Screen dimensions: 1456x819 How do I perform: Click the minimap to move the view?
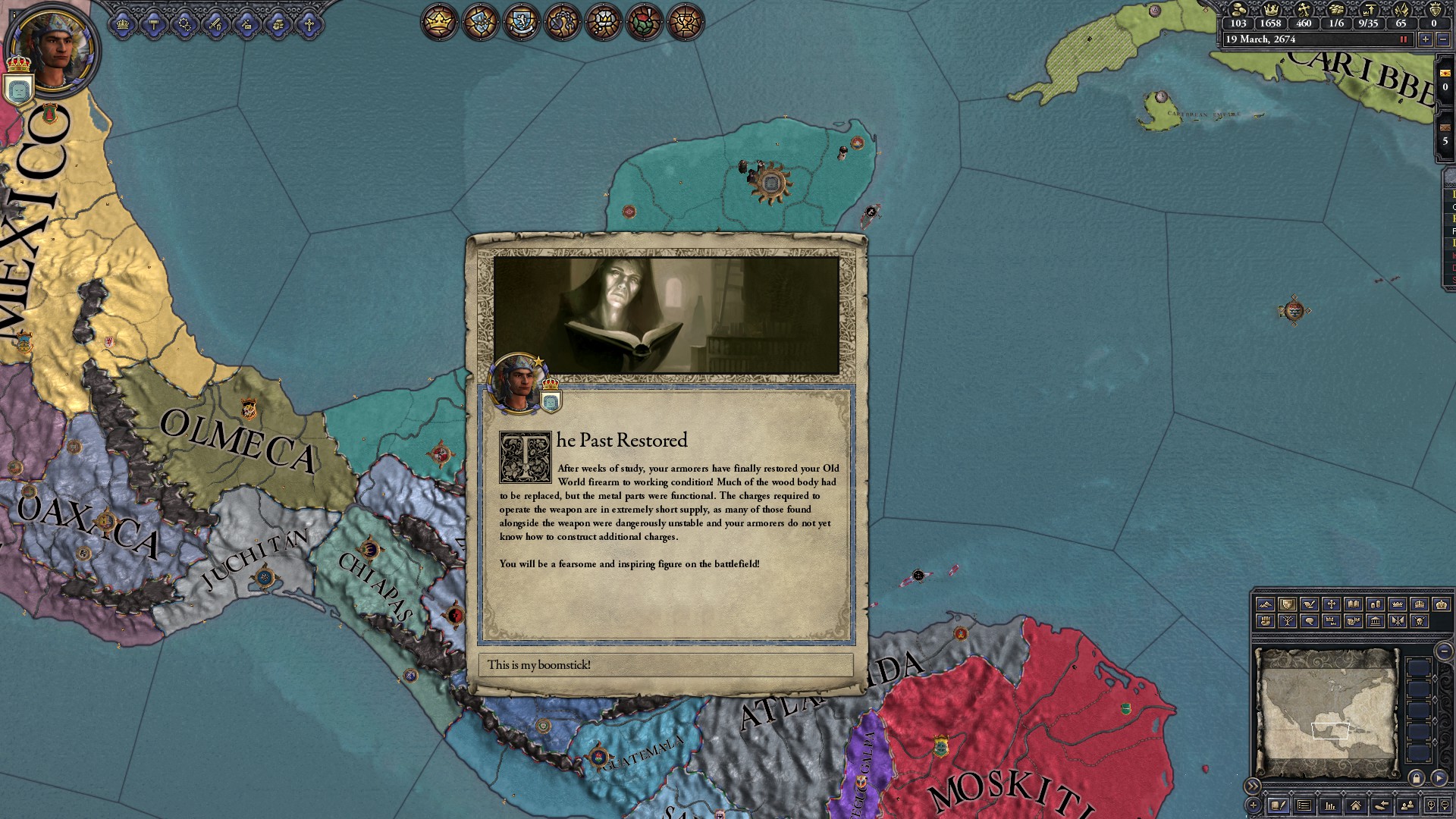1327,713
